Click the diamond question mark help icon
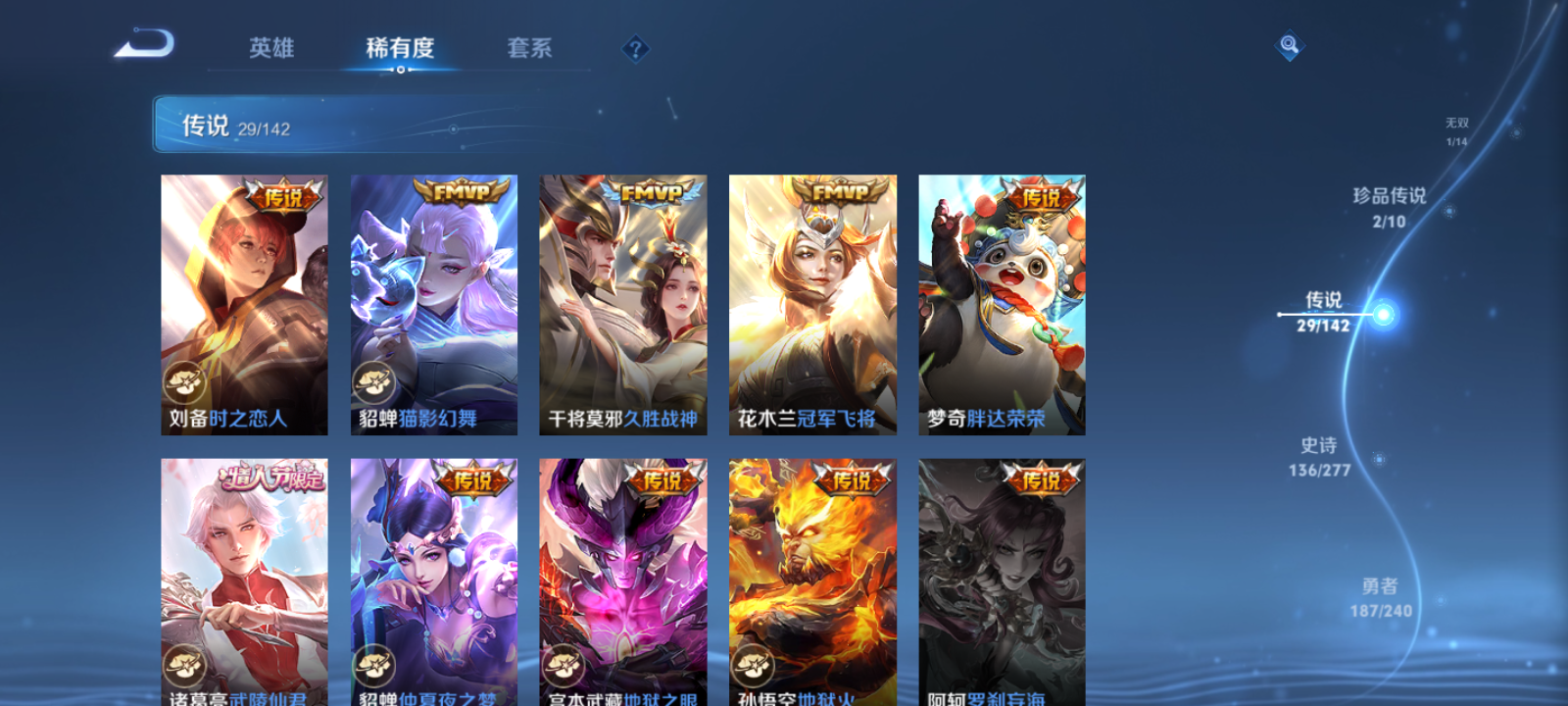Viewport: 1568px width, 706px height. (x=638, y=47)
